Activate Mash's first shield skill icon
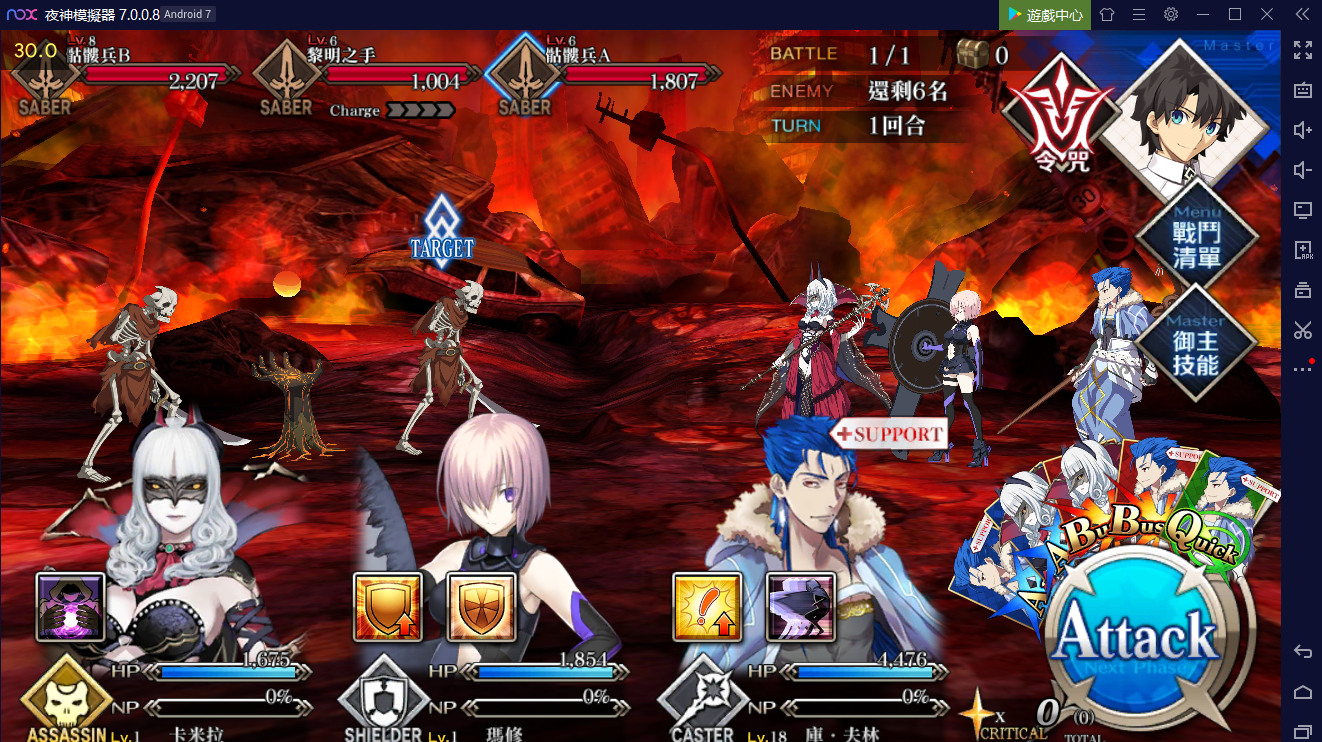Viewport: 1322px width, 742px height. (388, 609)
